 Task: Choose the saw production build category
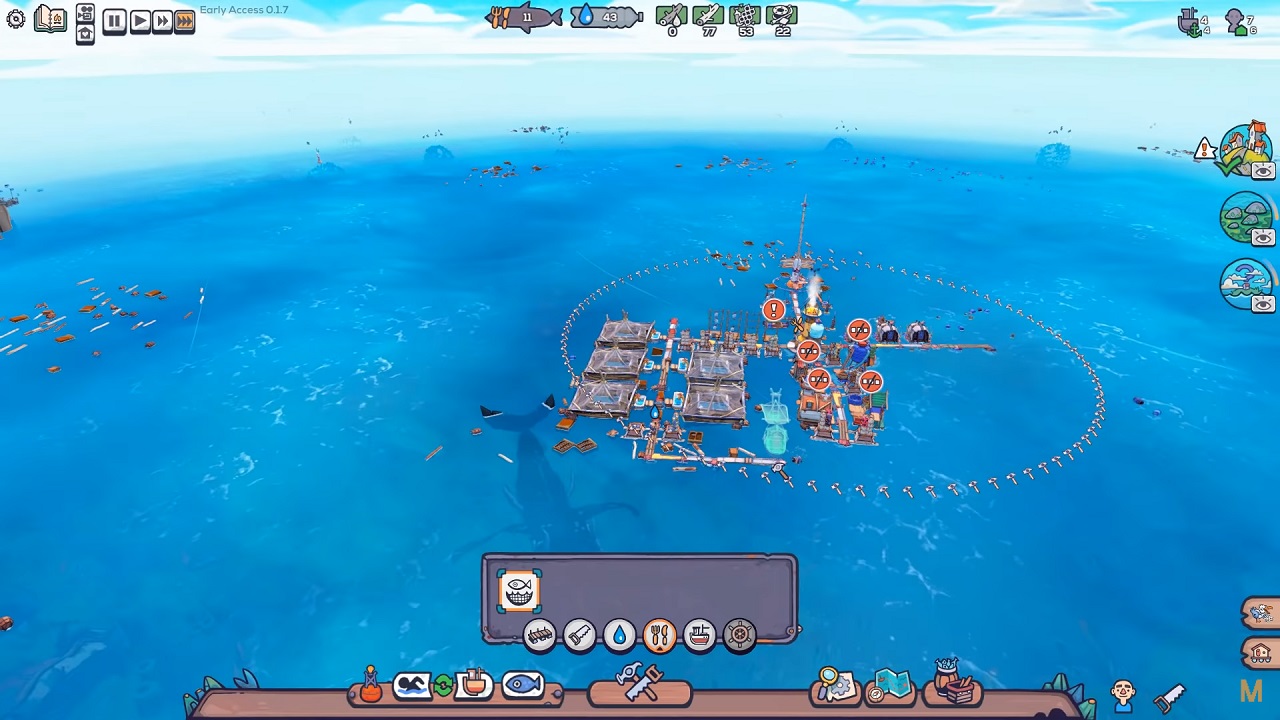(x=579, y=635)
